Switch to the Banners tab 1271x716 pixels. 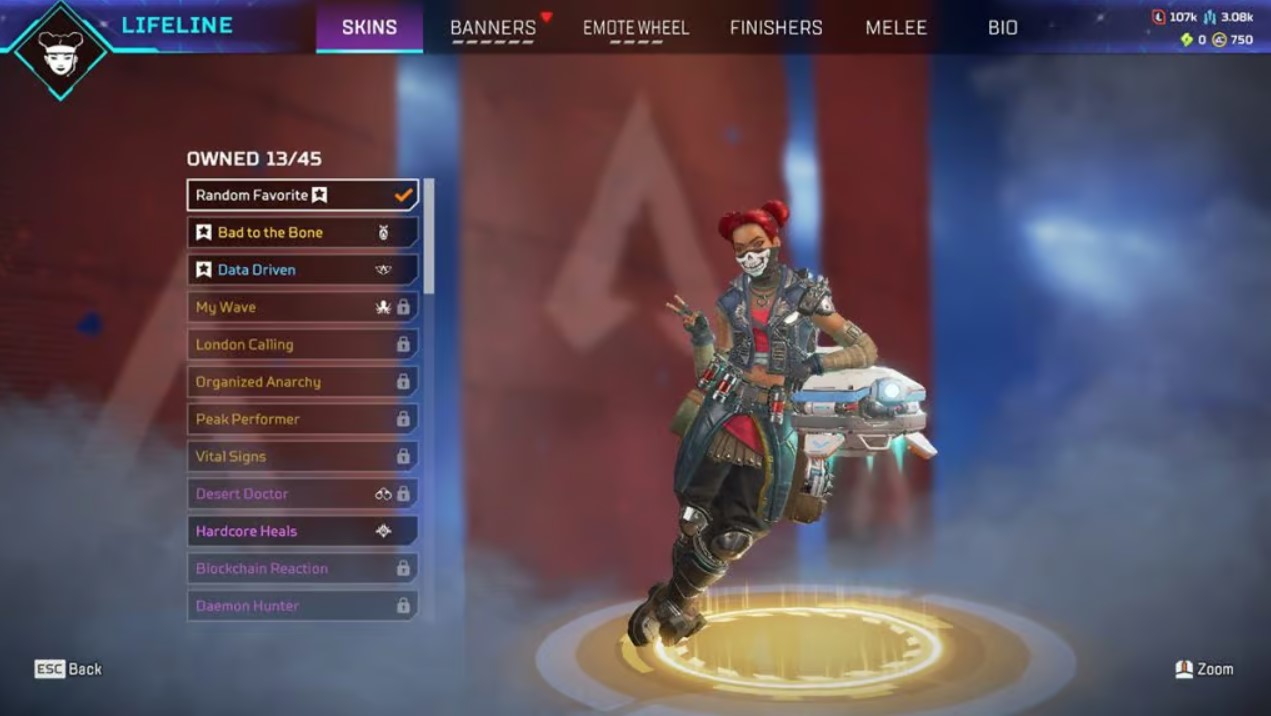click(x=493, y=28)
